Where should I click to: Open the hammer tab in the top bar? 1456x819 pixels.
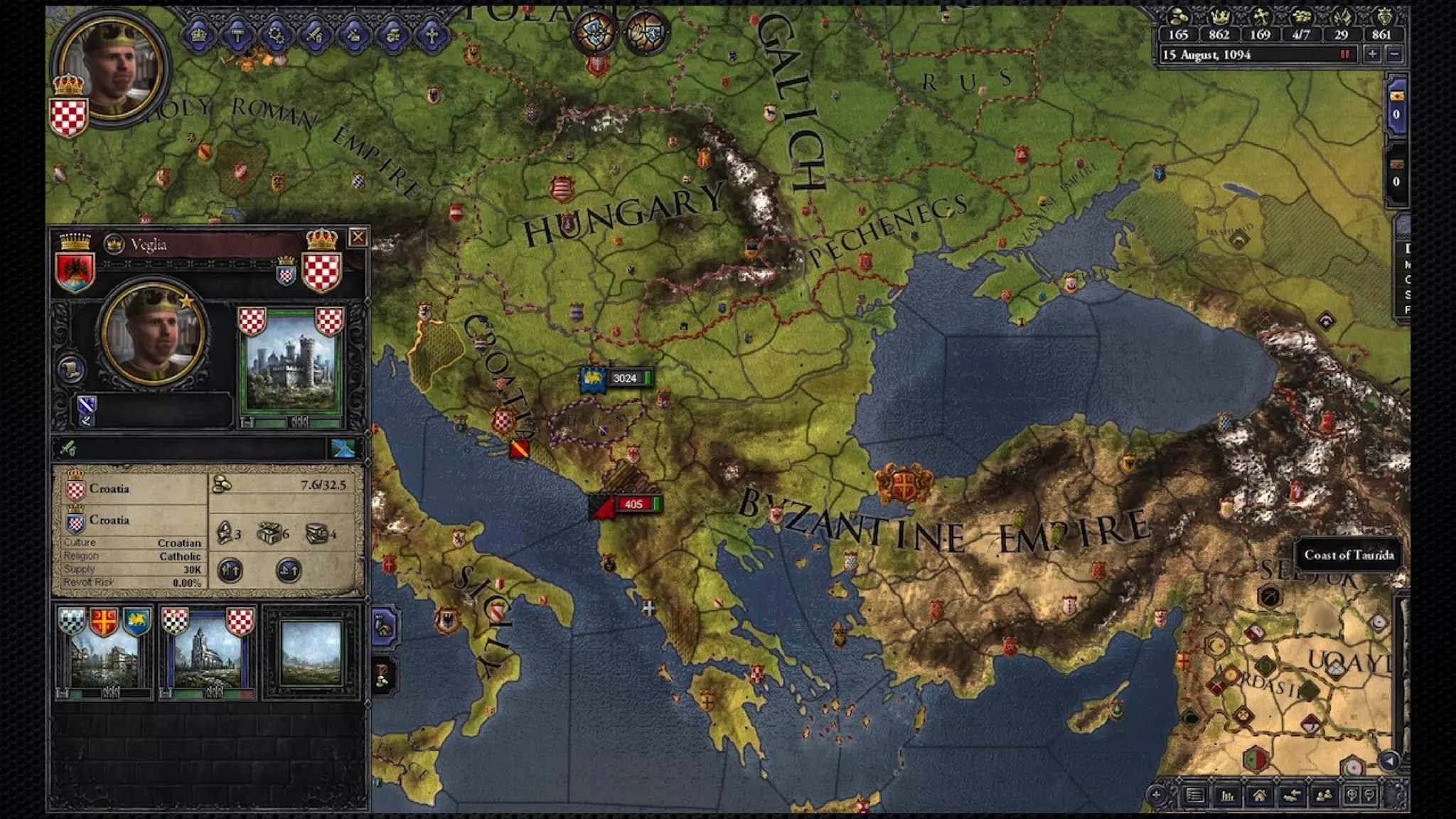[237, 34]
